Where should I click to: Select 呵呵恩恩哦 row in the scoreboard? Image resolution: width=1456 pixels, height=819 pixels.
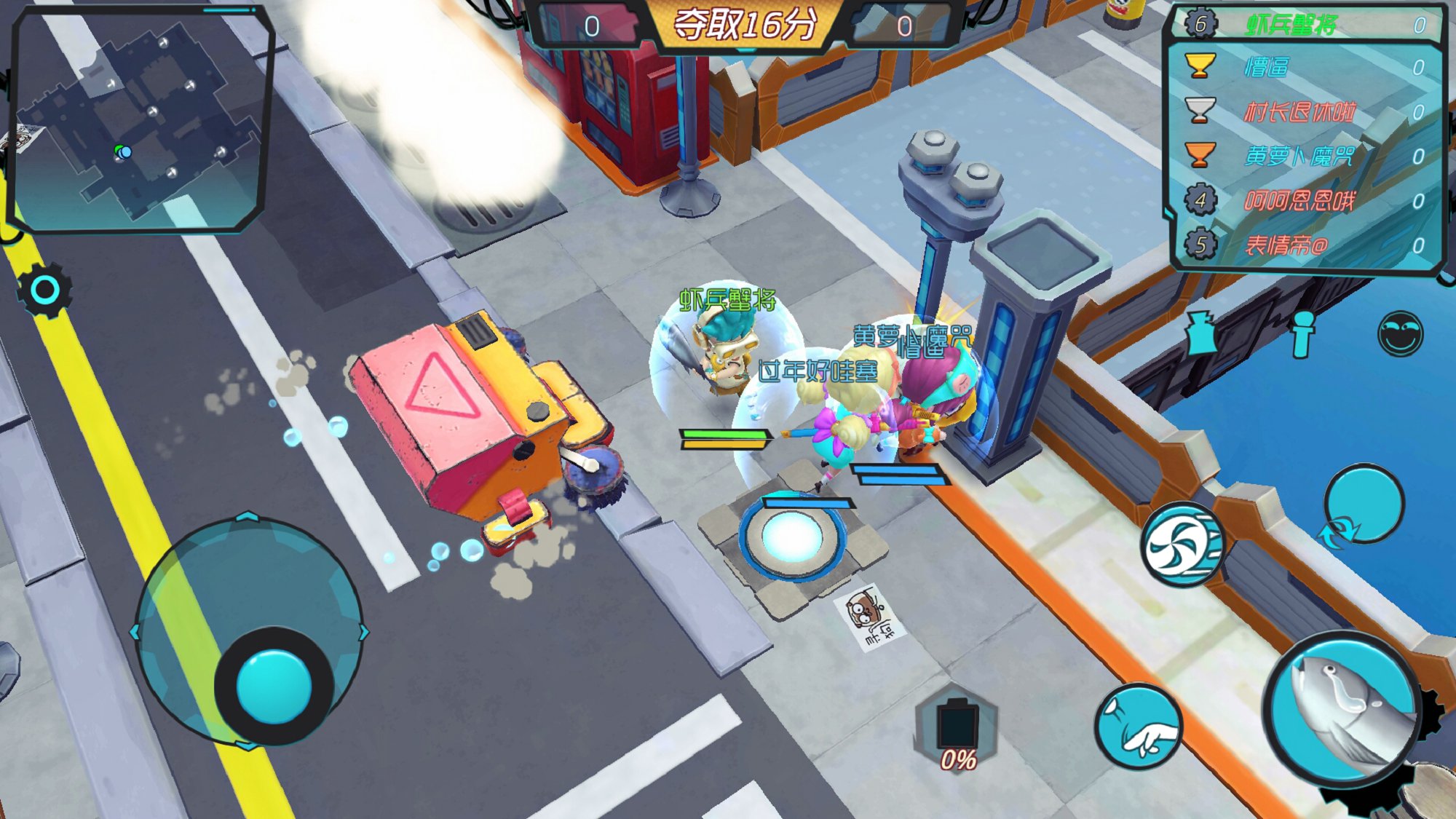pyautogui.click(x=1307, y=200)
